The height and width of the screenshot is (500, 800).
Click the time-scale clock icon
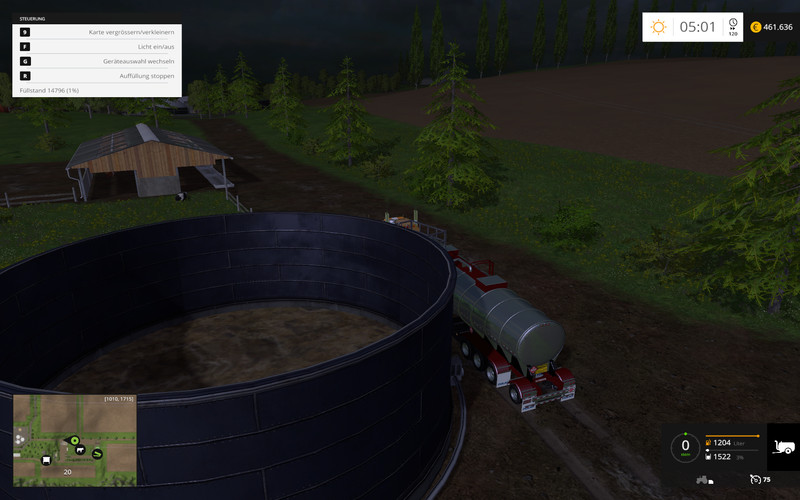tap(733, 25)
